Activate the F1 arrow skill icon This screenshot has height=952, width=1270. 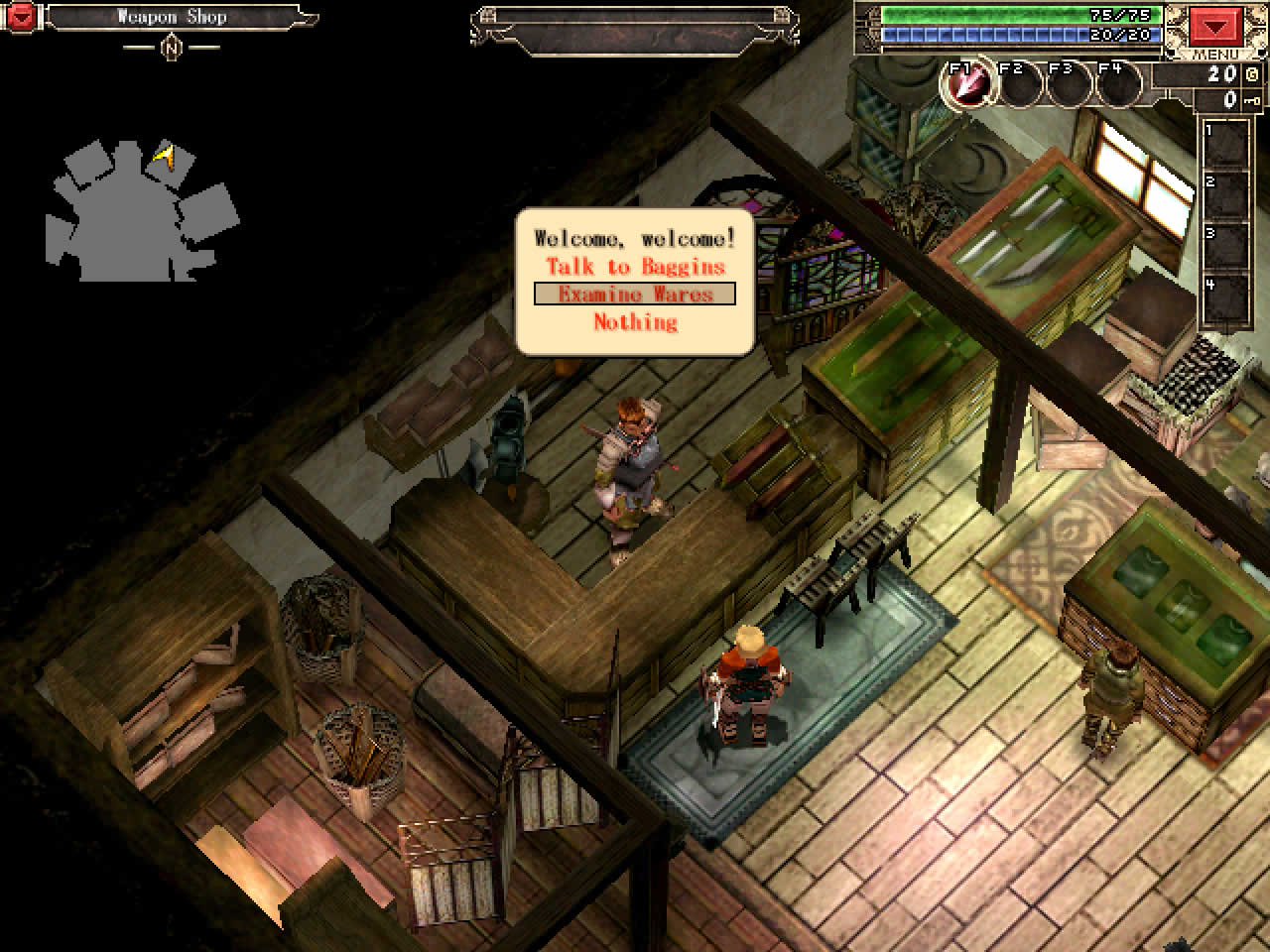(x=967, y=84)
